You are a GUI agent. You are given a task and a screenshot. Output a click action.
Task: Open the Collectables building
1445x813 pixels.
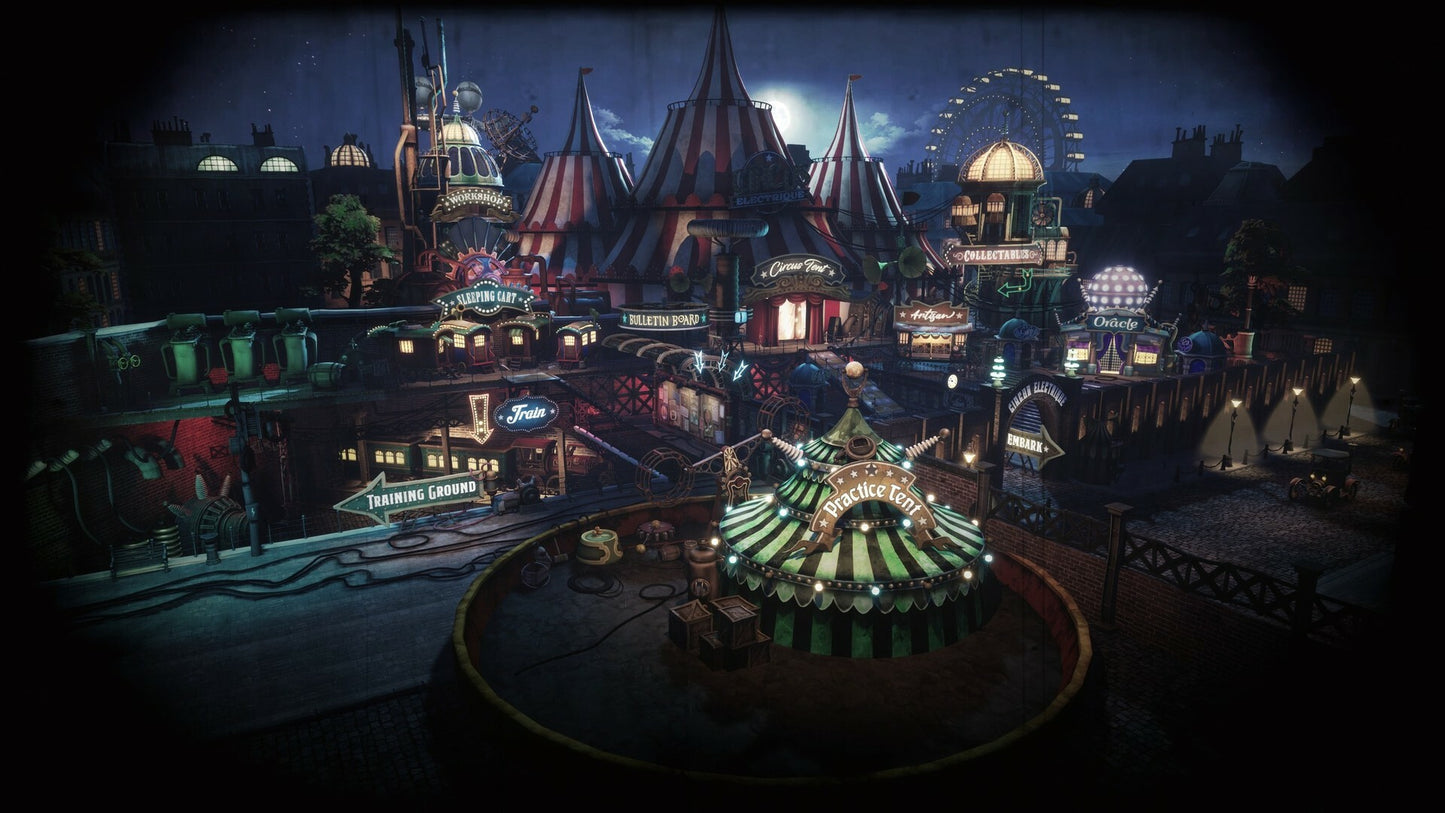click(x=996, y=254)
